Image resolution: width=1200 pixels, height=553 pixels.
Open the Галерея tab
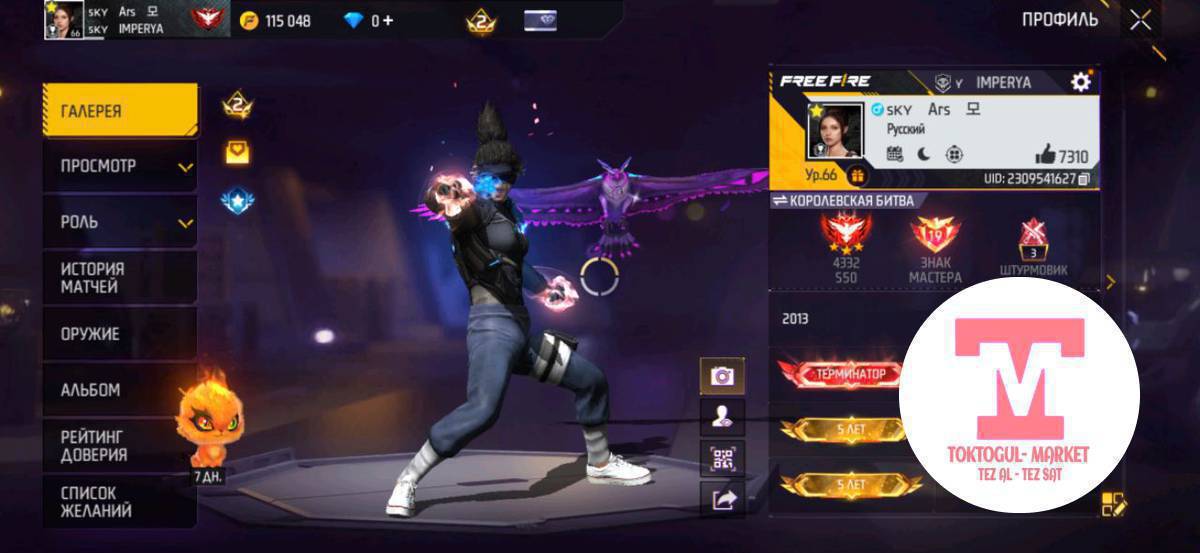tap(119, 111)
